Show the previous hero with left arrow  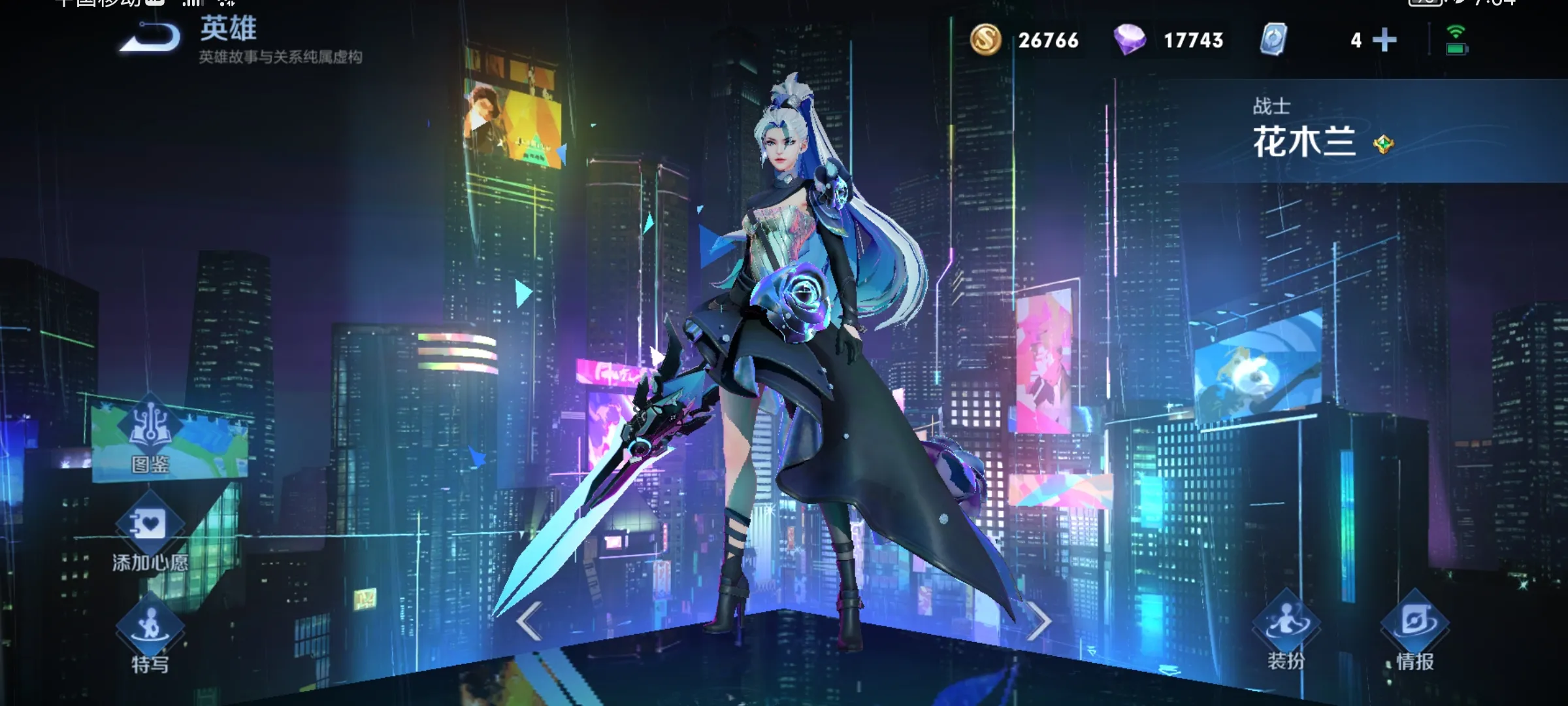(x=529, y=621)
